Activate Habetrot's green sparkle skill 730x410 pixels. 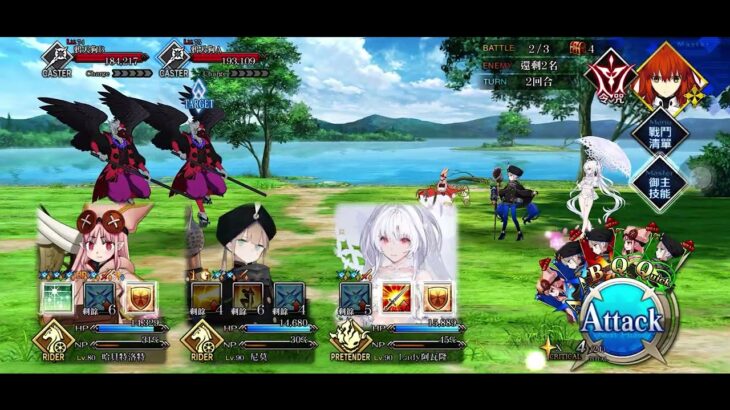[57, 298]
